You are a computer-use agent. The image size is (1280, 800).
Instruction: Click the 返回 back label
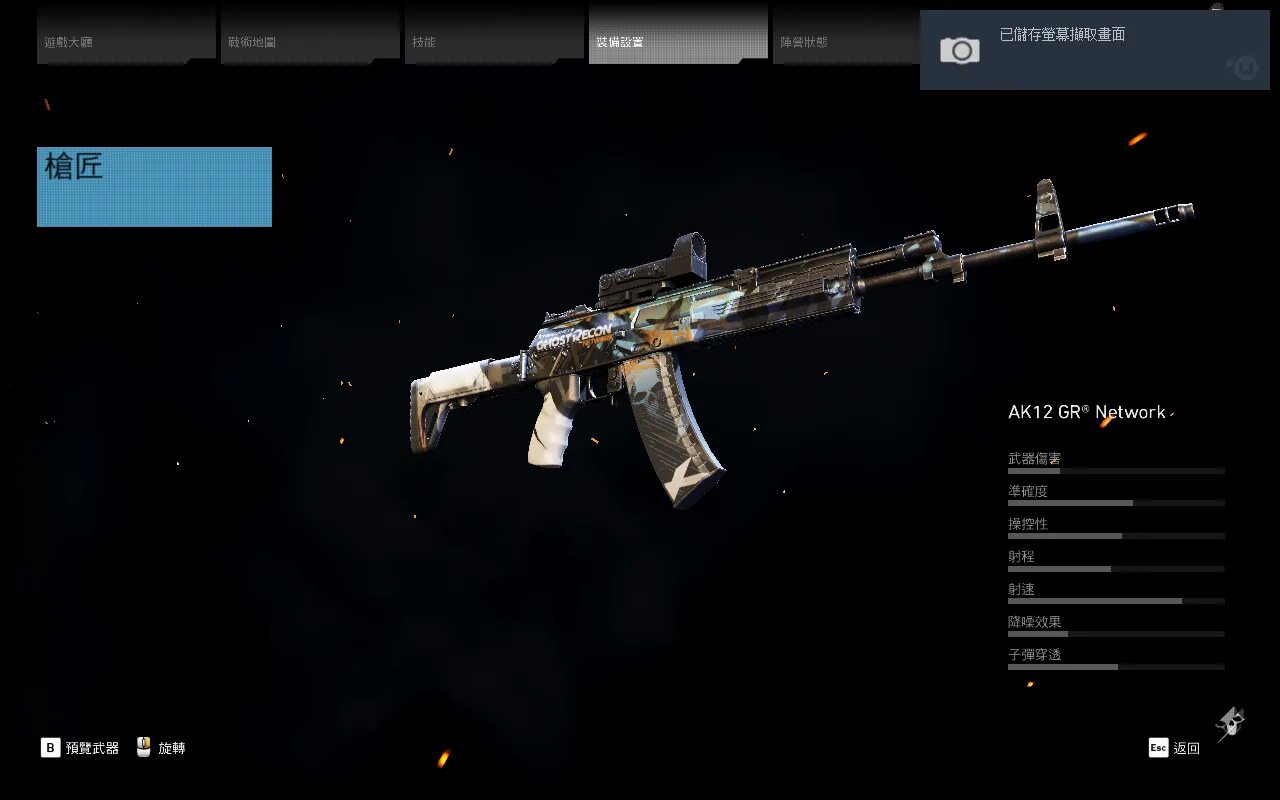coord(1186,748)
